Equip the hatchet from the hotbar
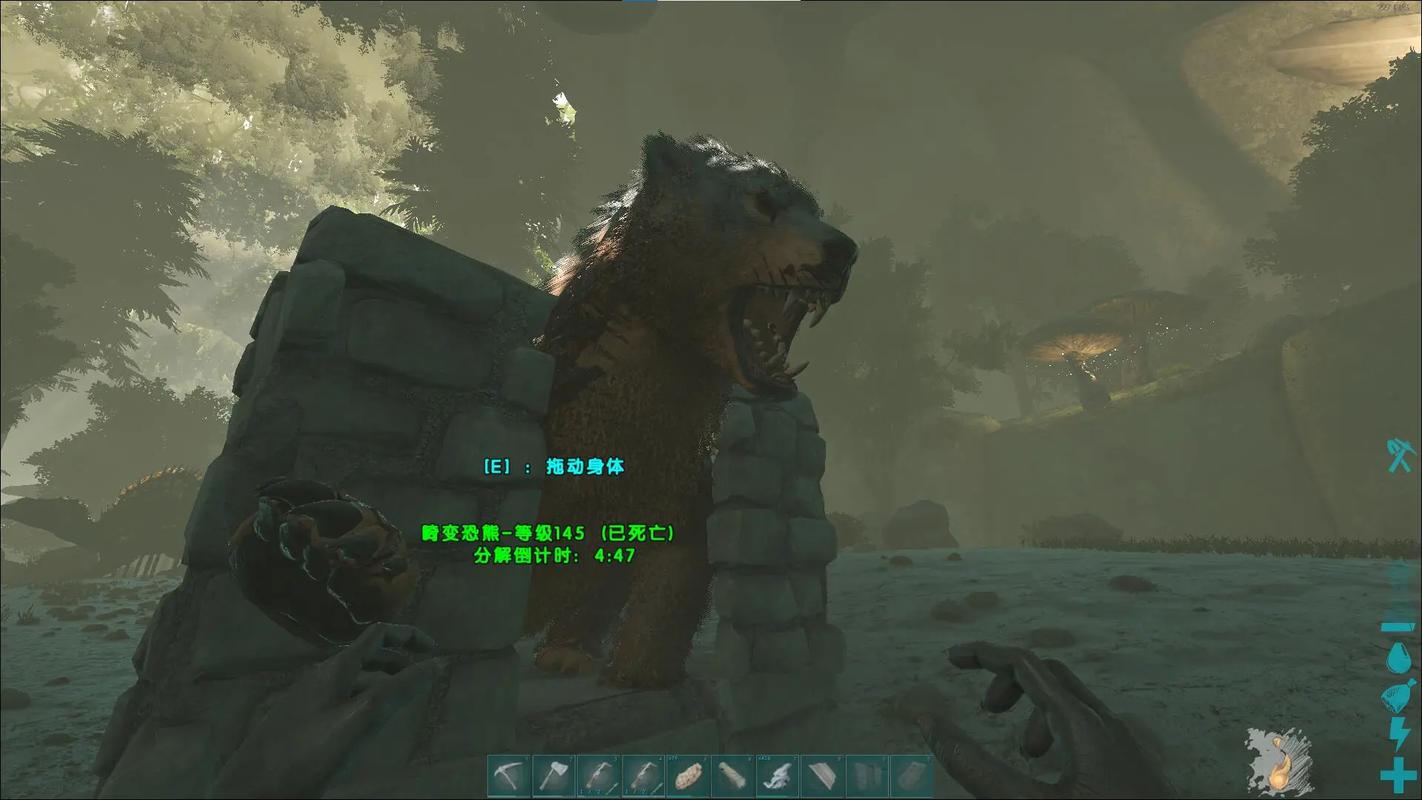Screen dimensions: 1422x800 click(x=554, y=776)
